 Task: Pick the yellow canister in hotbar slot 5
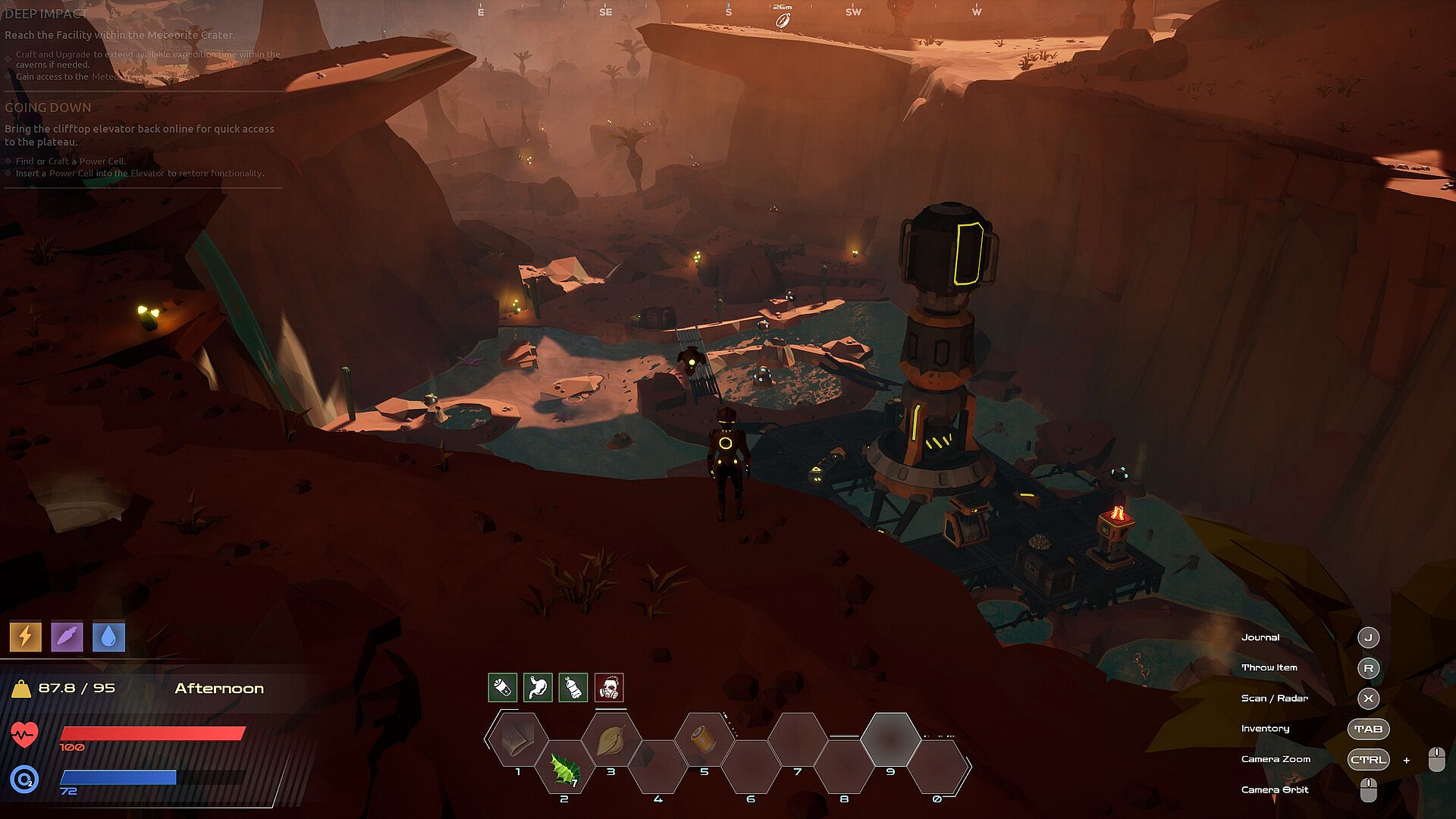pos(704,738)
